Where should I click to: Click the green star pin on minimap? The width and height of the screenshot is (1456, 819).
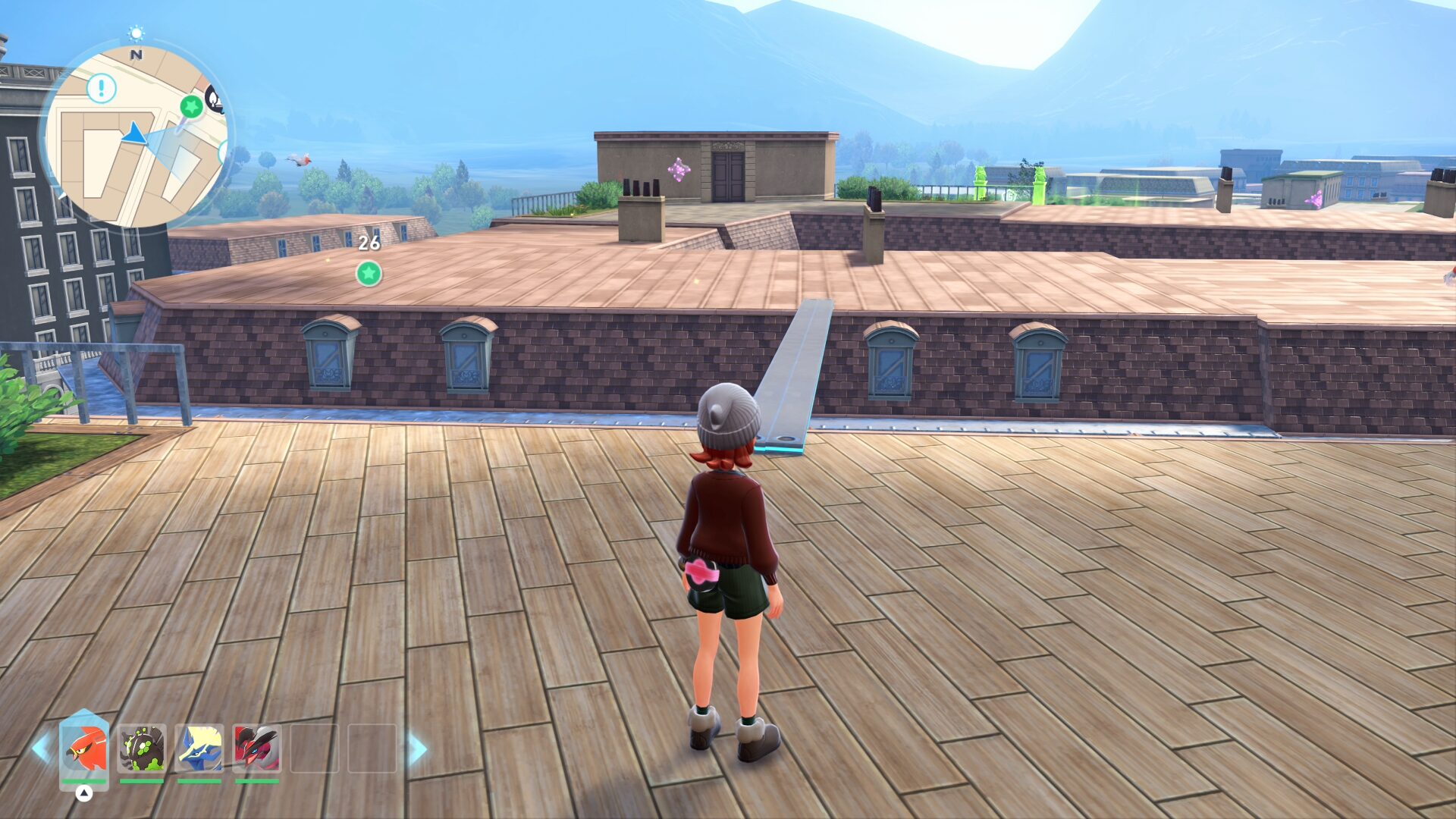click(x=191, y=107)
